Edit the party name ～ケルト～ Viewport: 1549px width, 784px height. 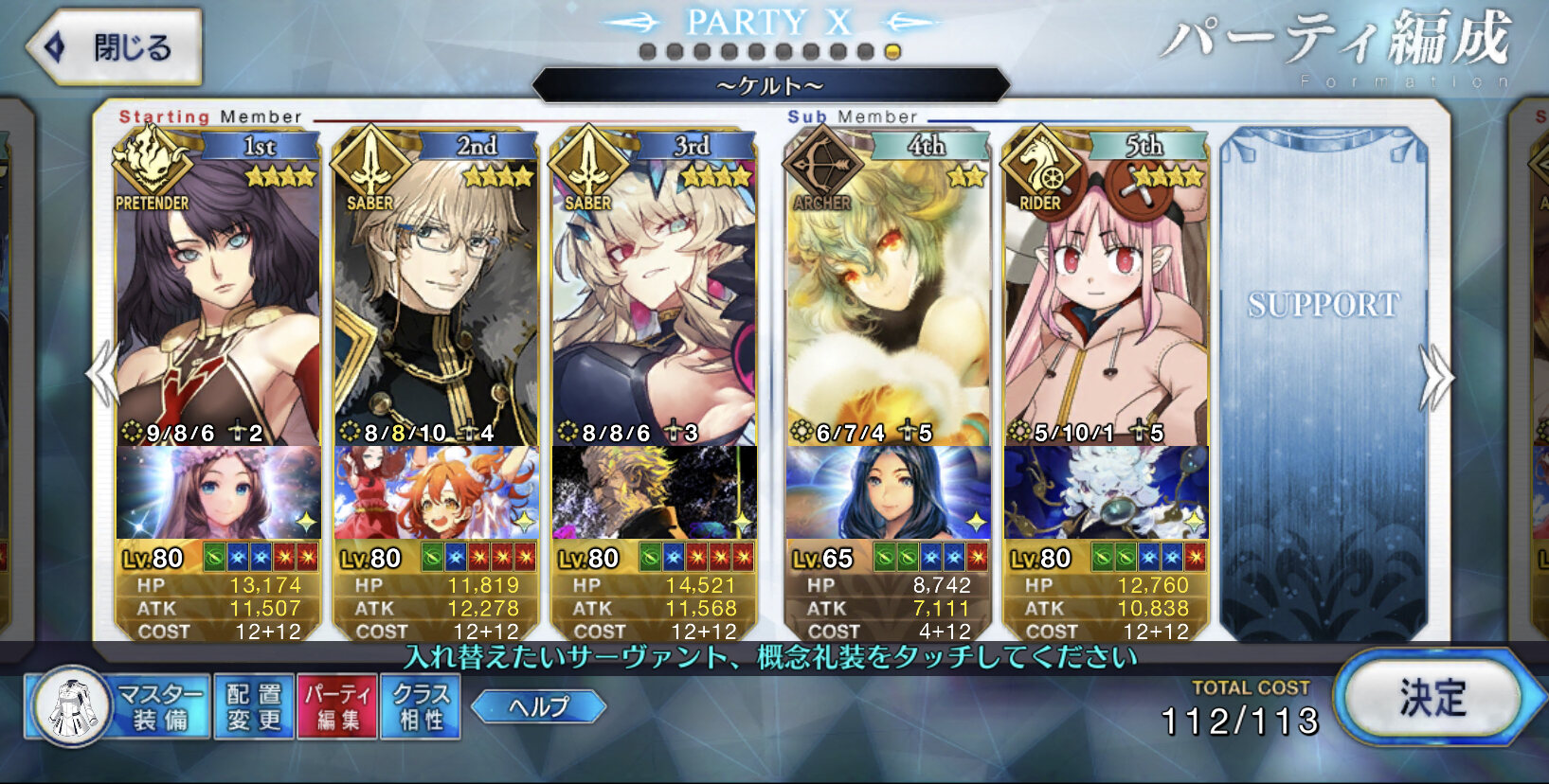(x=770, y=86)
